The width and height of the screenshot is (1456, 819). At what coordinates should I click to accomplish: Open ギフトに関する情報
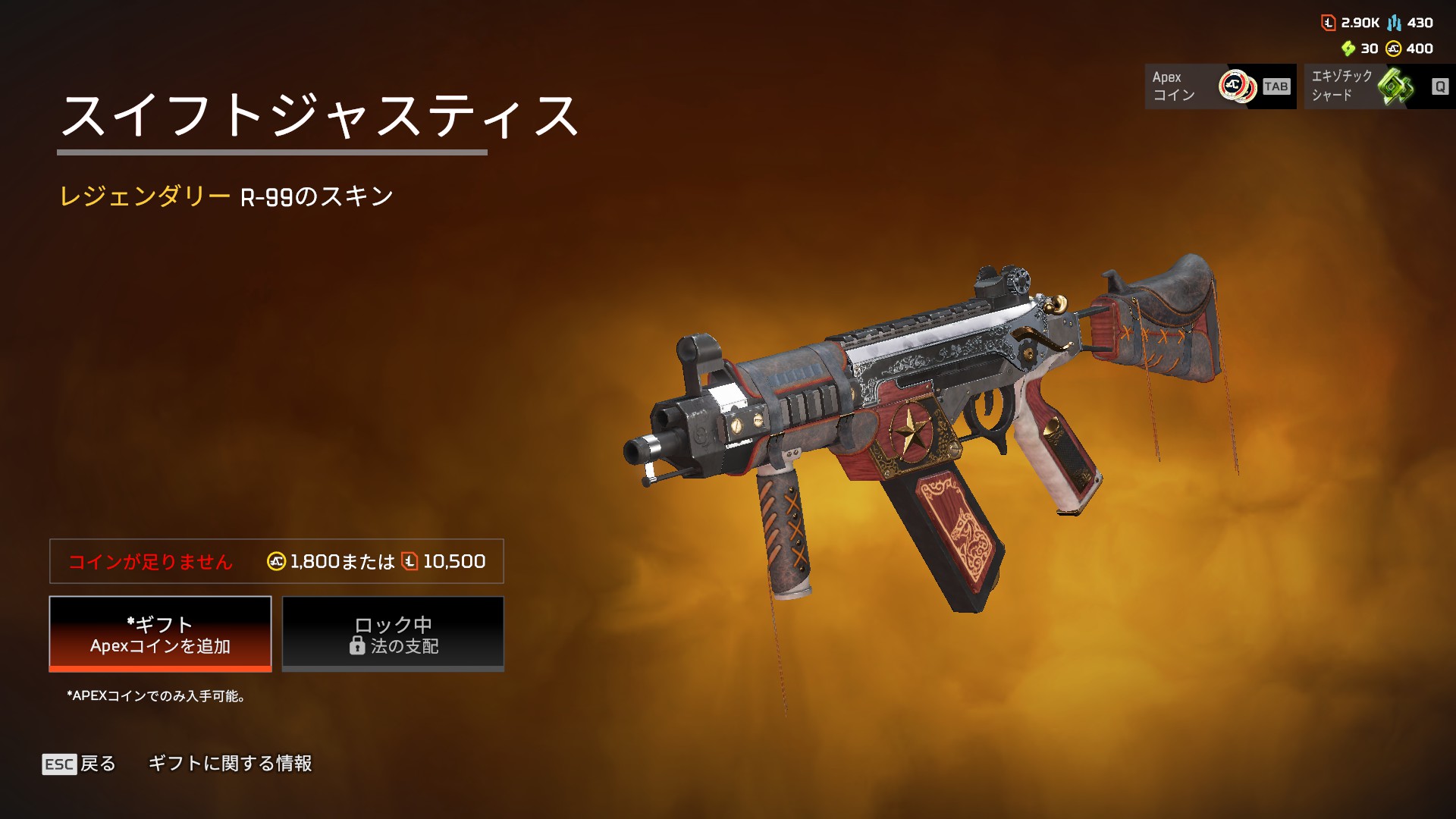(x=230, y=764)
